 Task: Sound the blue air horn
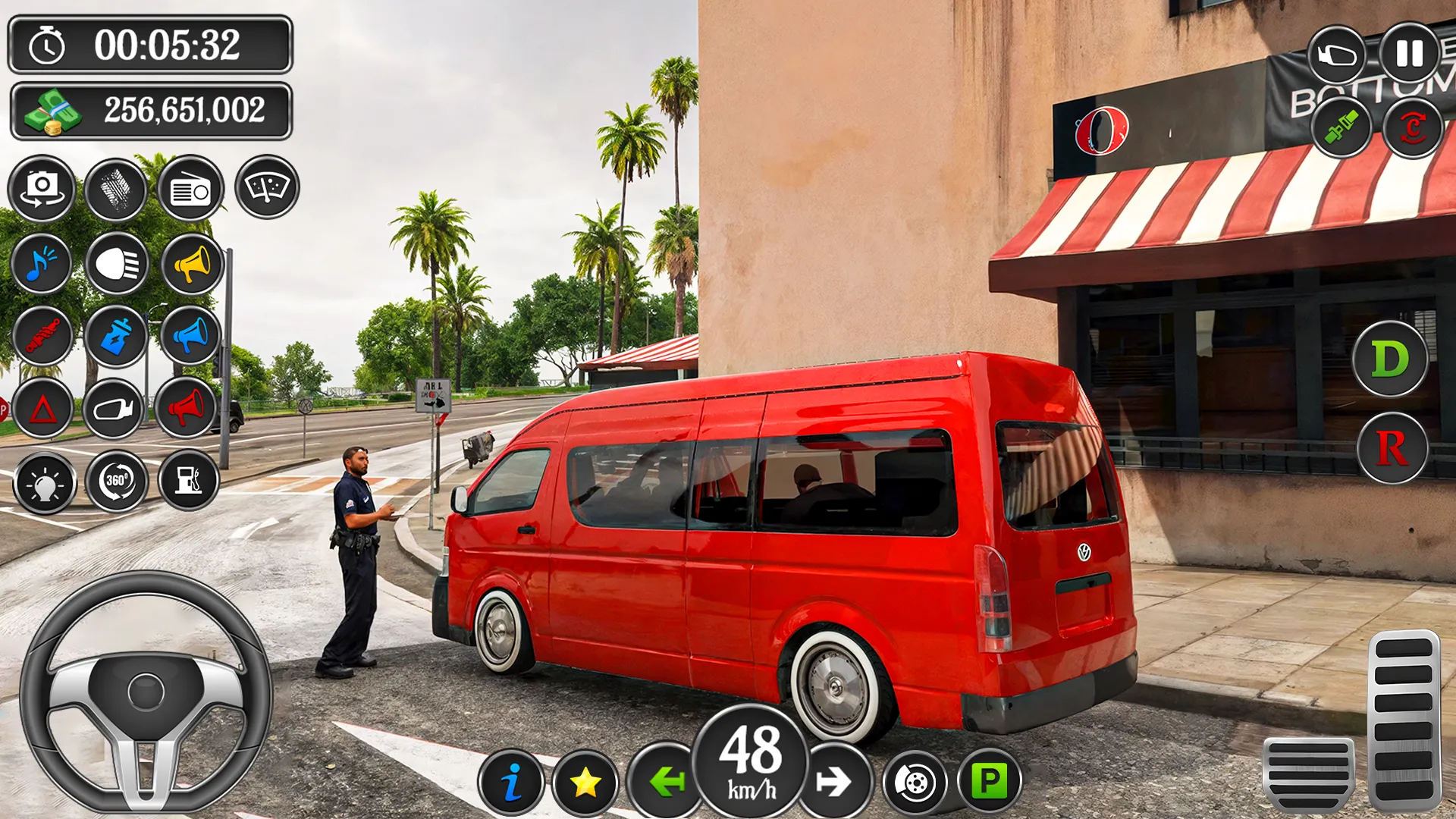tap(190, 336)
